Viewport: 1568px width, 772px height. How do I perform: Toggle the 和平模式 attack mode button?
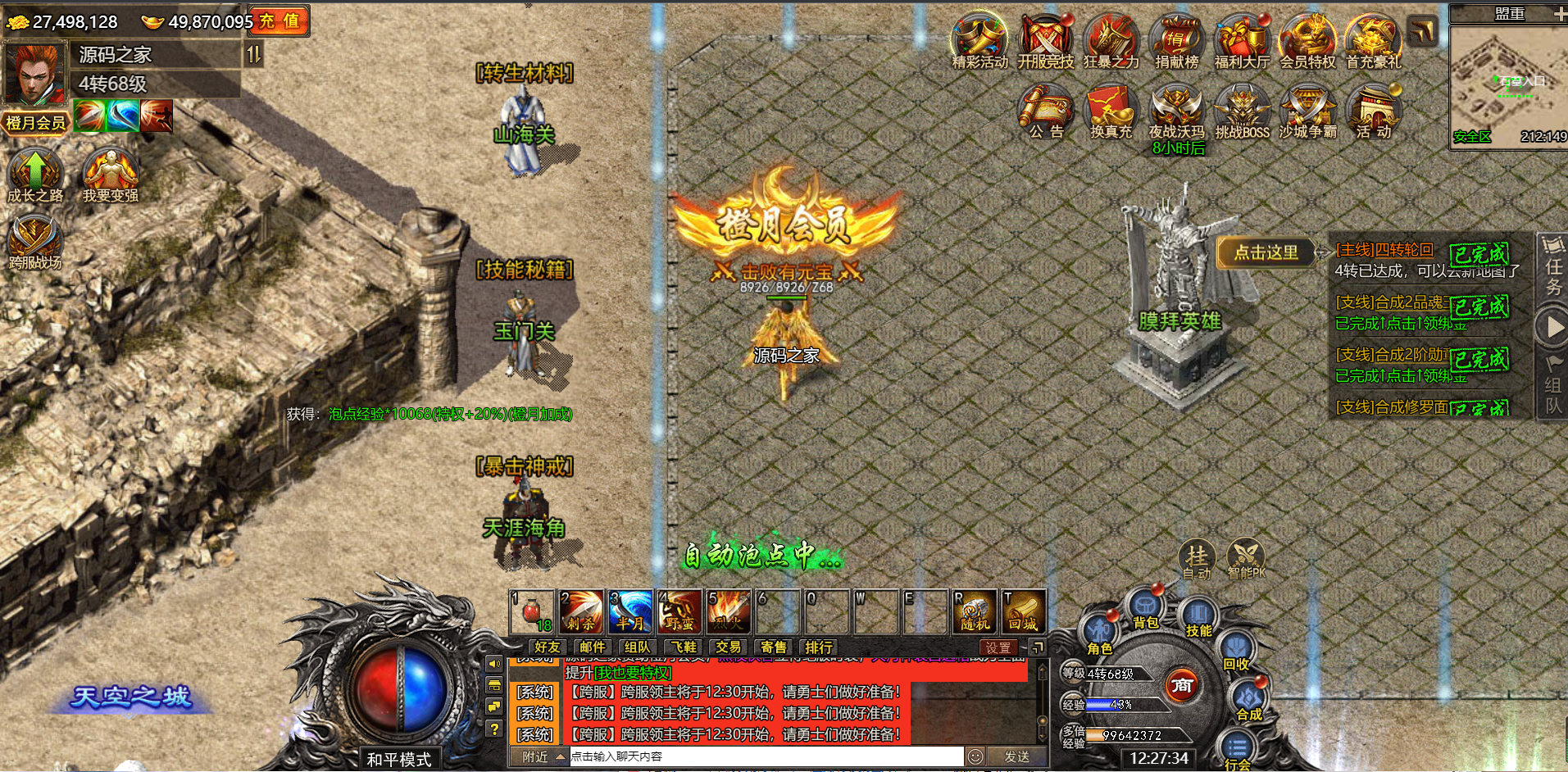point(399,760)
